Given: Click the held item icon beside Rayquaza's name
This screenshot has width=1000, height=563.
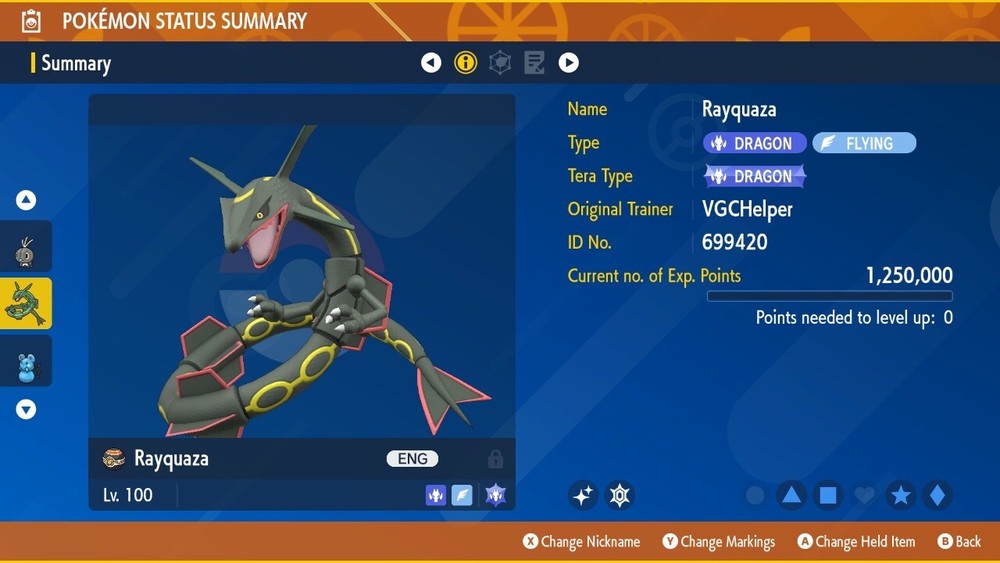Looking at the screenshot, I should [x=114, y=459].
